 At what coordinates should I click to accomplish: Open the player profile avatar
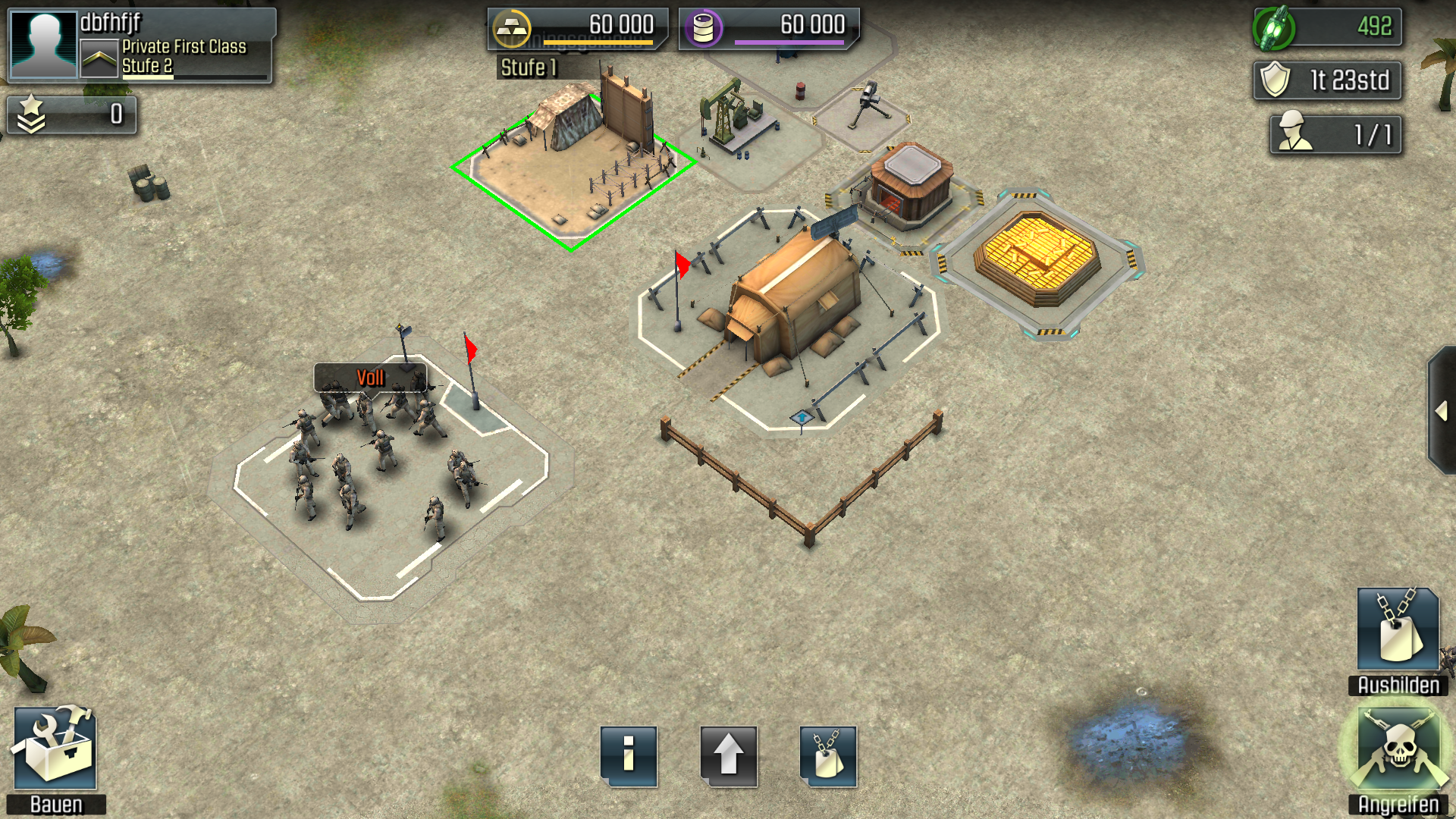point(43,45)
